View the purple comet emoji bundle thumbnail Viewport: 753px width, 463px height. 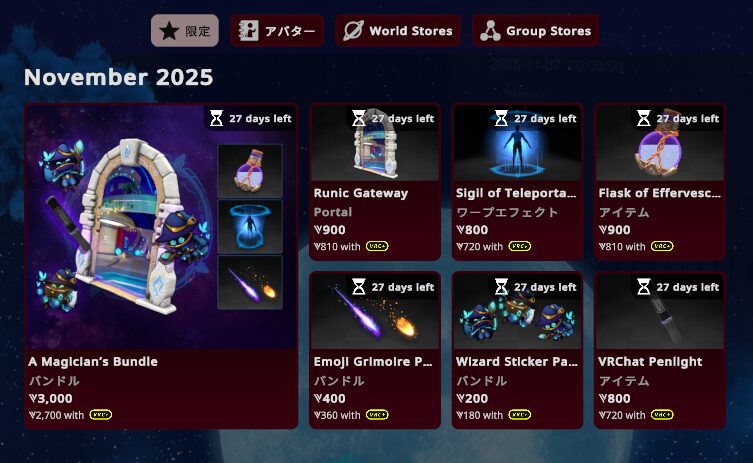(x=250, y=282)
